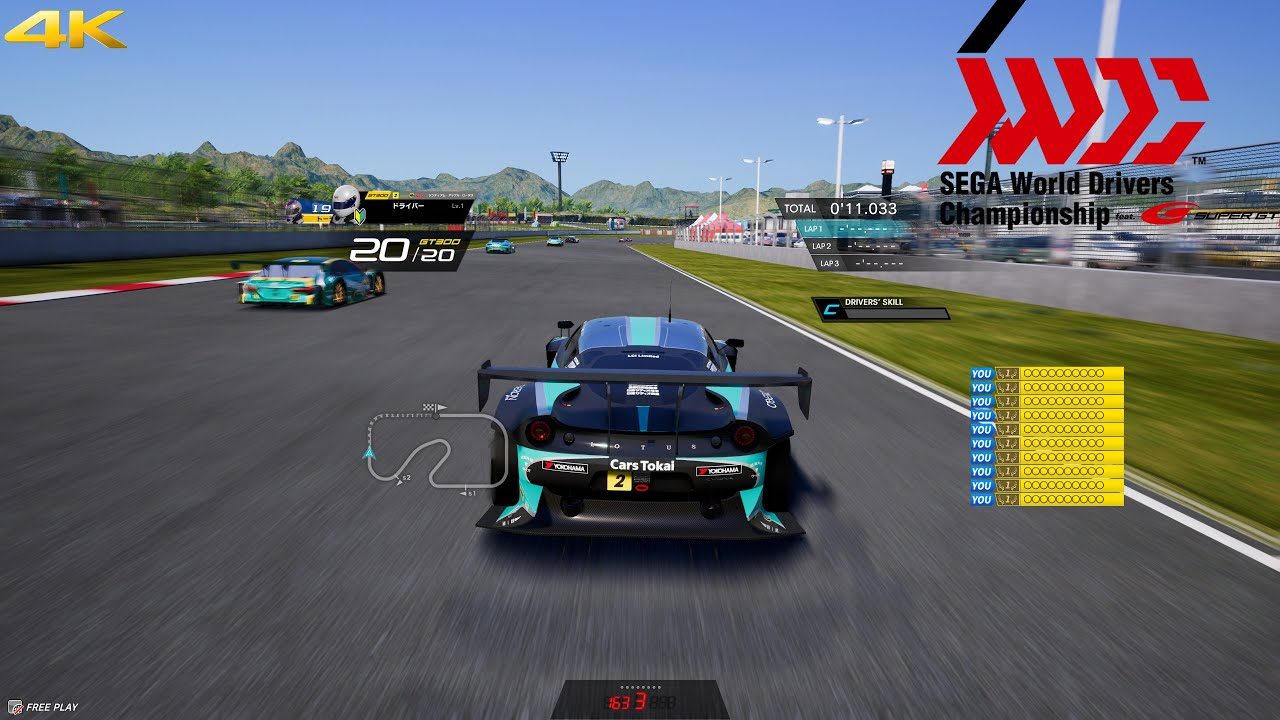Click the yellow GT300 class badge
This screenshot has height=720, width=1280.
pyautogui.click(x=379, y=194)
